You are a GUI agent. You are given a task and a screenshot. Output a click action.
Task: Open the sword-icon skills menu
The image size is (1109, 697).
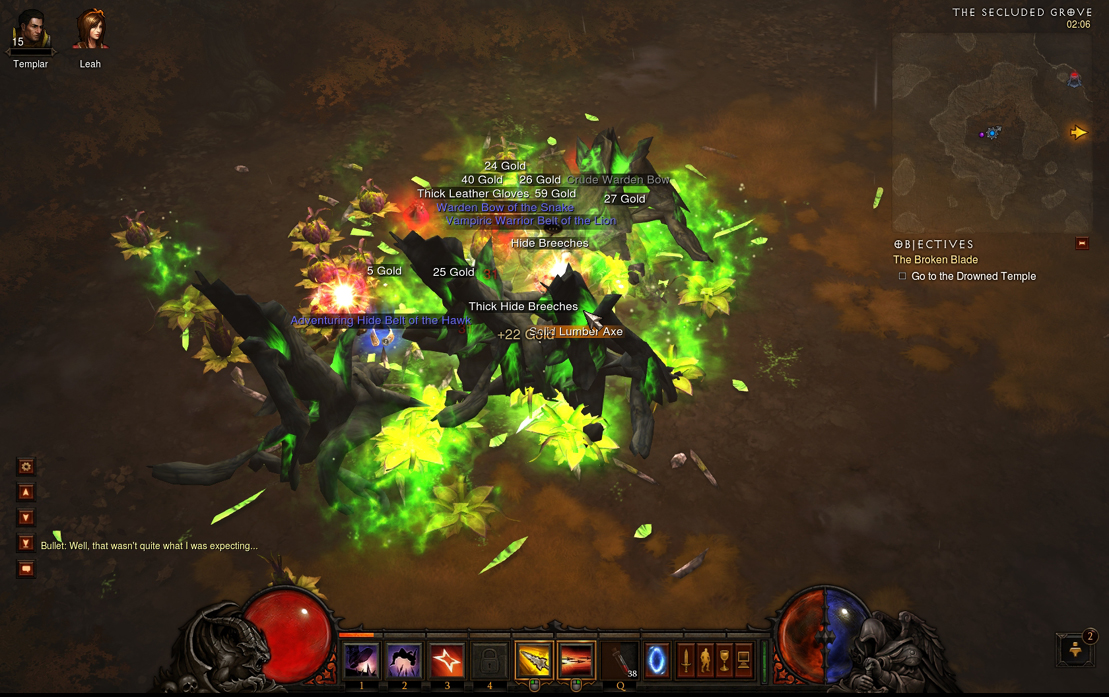pos(686,660)
